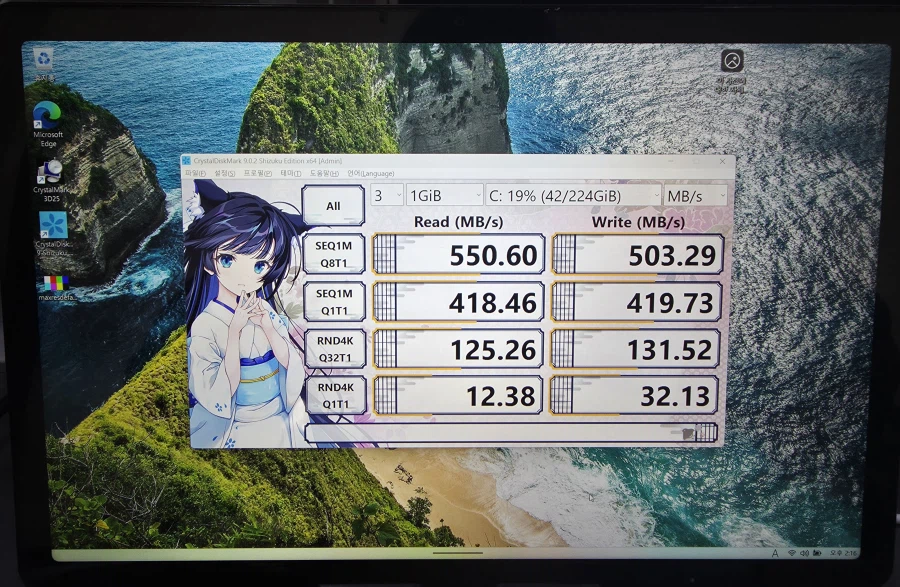Open the 언어 (Language) menu
900x587 pixels.
click(x=370, y=174)
